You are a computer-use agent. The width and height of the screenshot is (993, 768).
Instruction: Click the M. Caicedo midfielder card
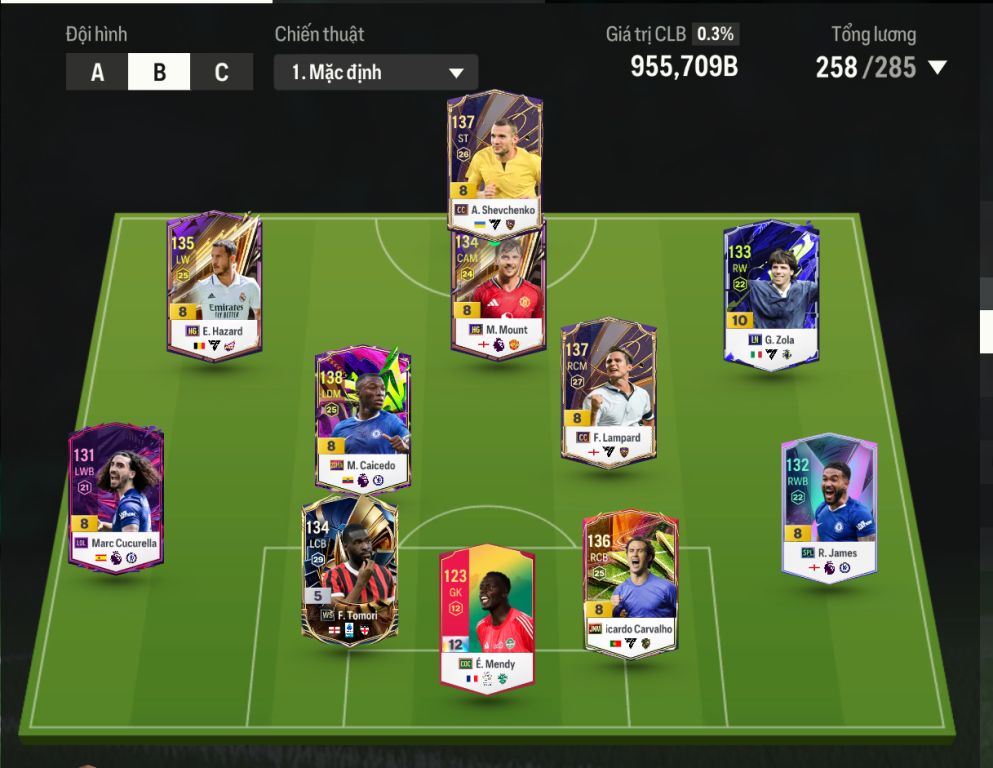pyautogui.click(x=362, y=417)
